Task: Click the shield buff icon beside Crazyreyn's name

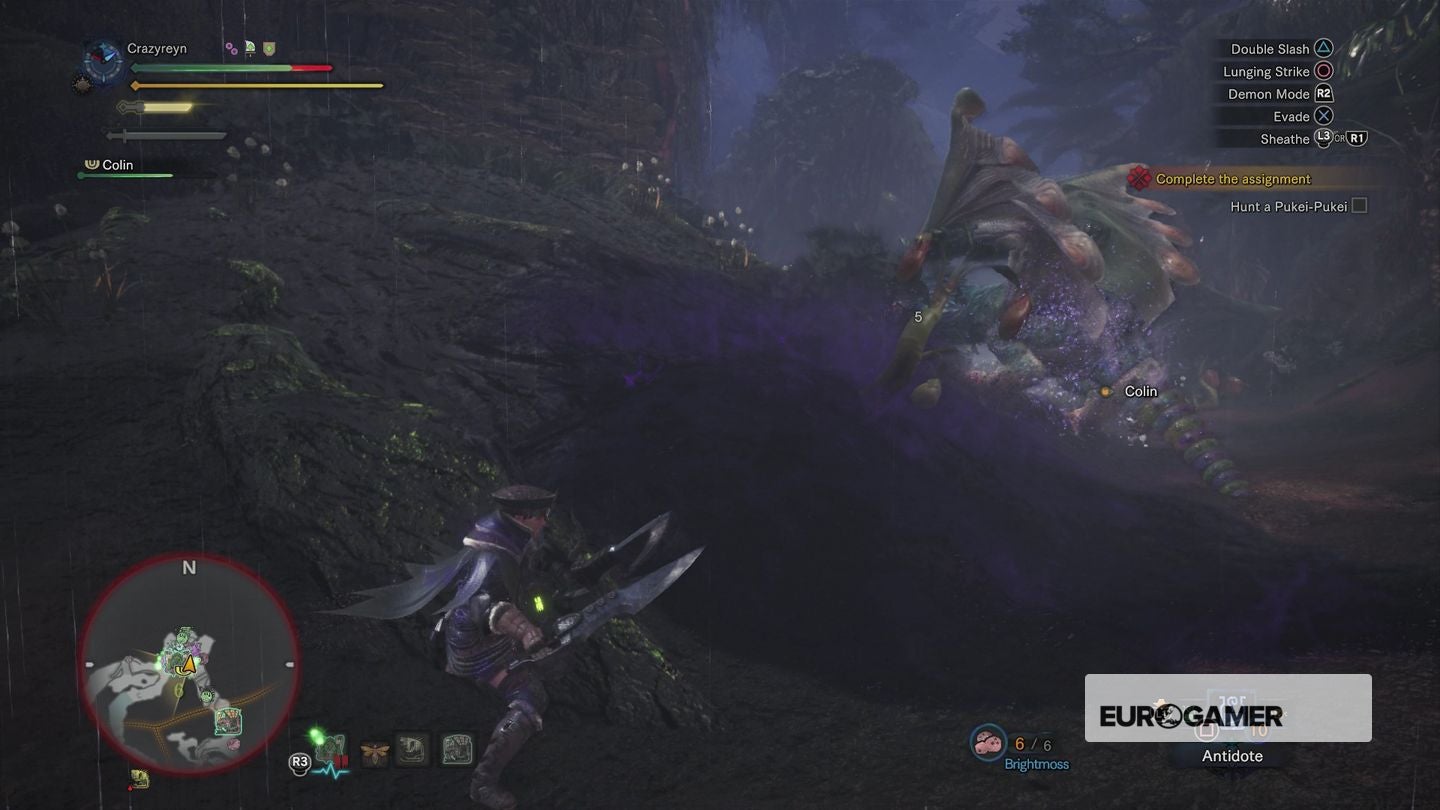Action: point(268,48)
